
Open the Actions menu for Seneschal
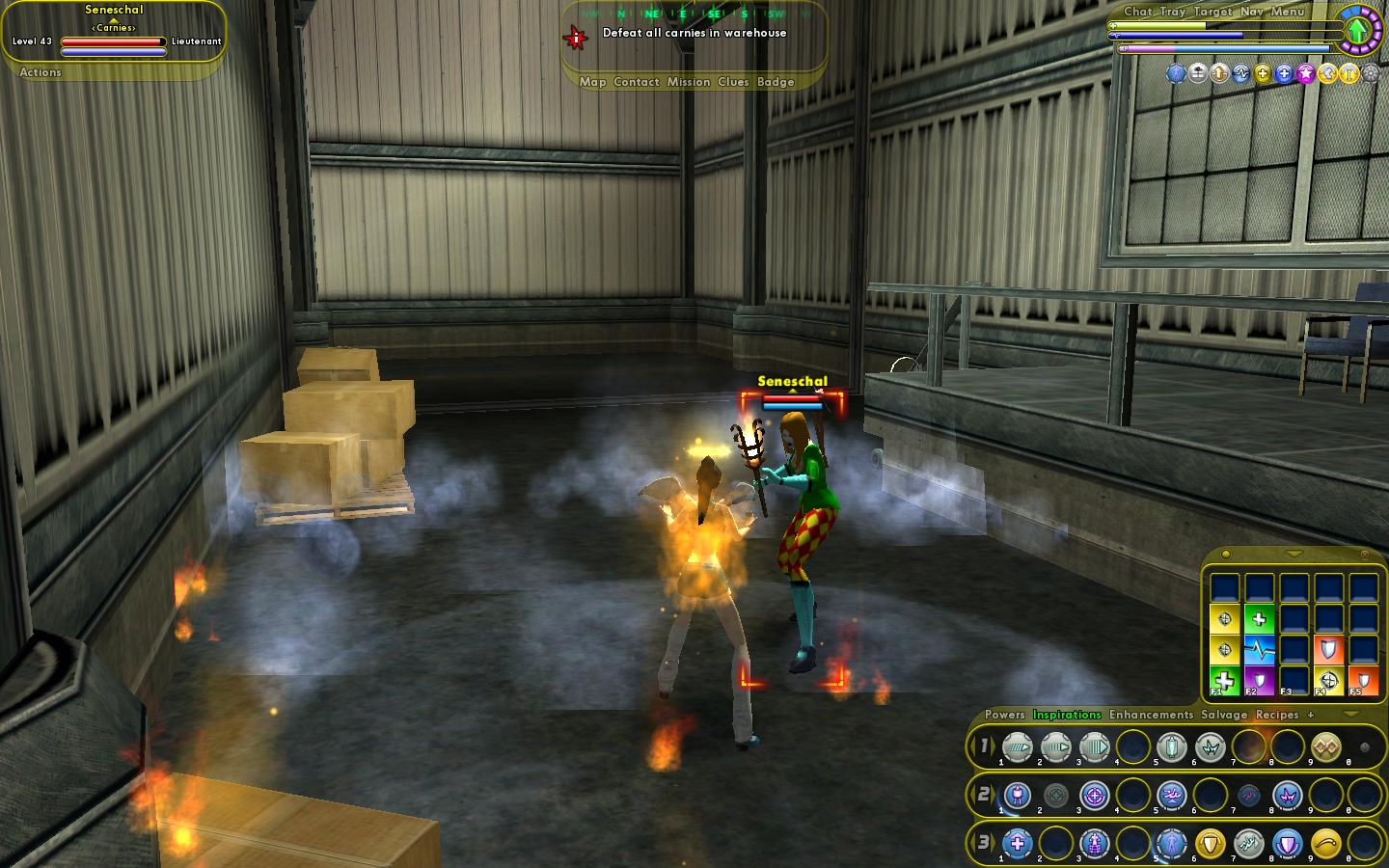41,72
